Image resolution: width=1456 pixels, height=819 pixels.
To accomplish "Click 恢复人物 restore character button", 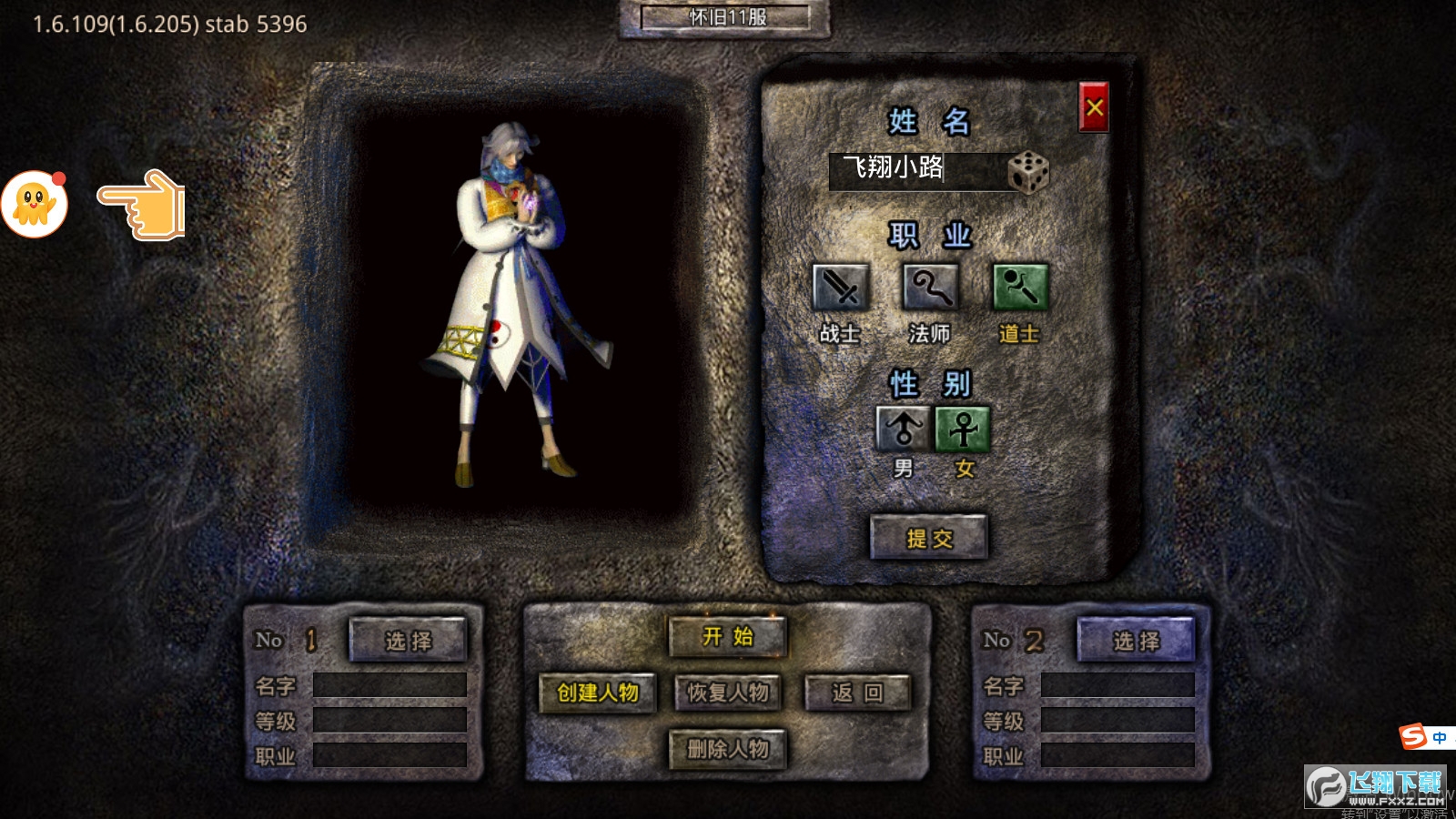I will [x=728, y=693].
